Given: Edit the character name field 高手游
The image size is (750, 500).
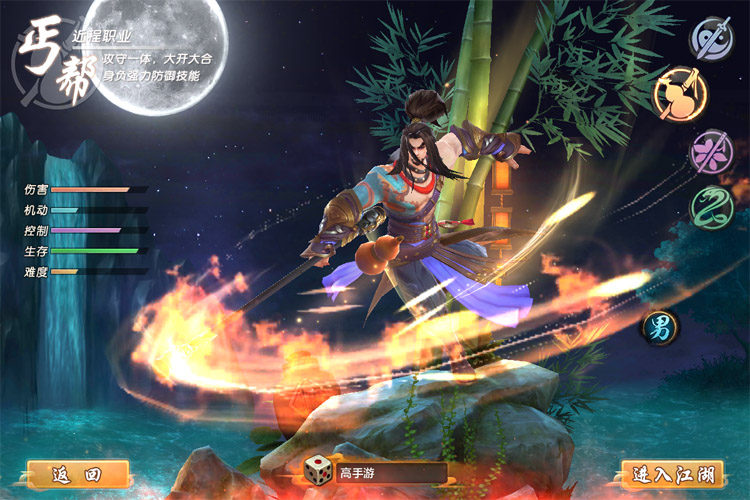Looking at the screenshot, I should pyautogui.click(x=390, y=473).
